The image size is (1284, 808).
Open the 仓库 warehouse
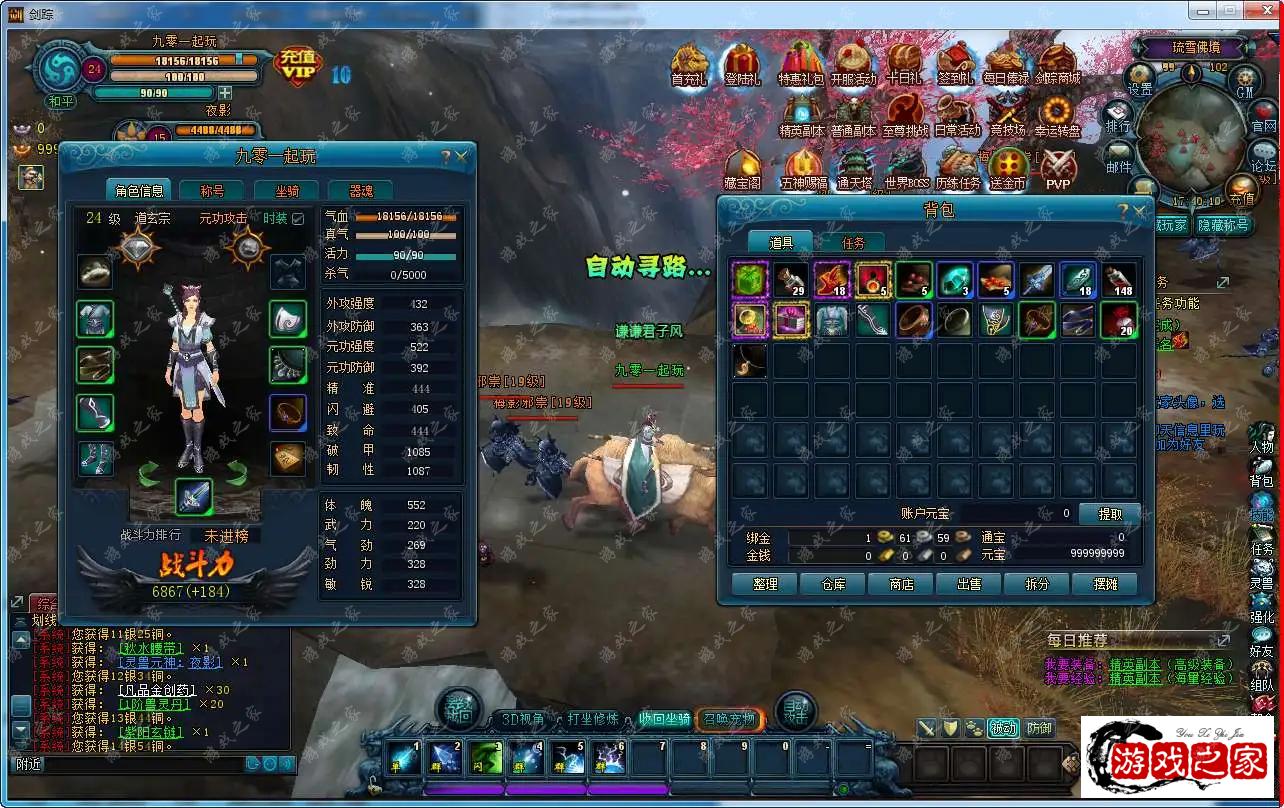click(833, 584)
